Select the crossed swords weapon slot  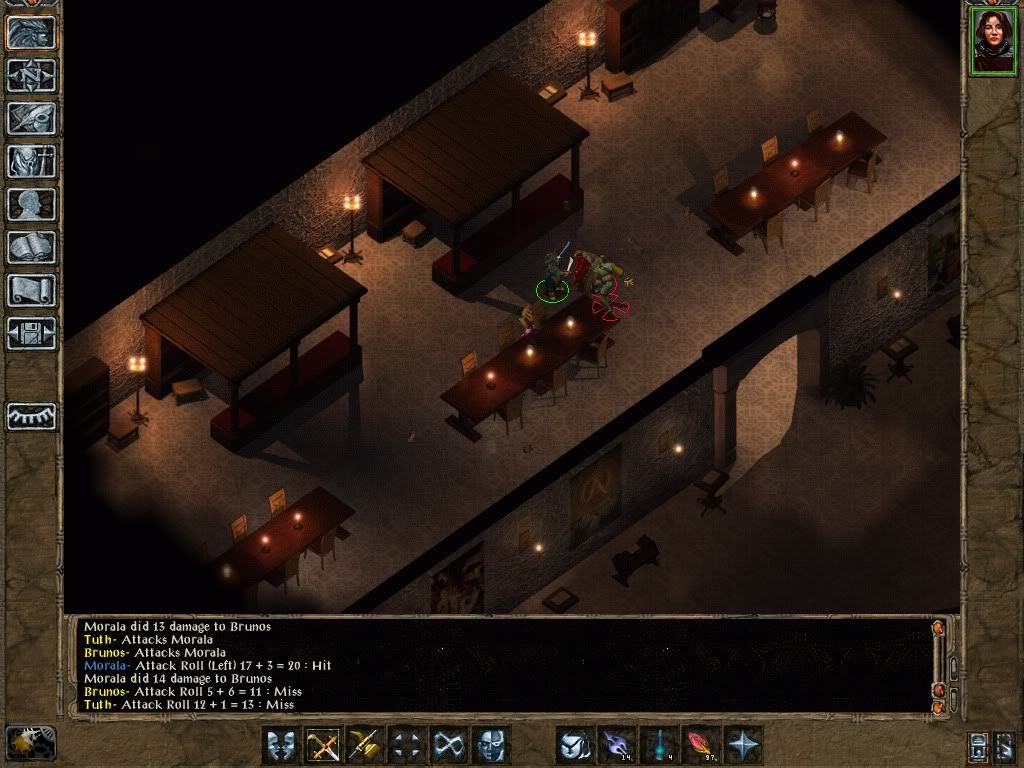click(x=323, y=745)
